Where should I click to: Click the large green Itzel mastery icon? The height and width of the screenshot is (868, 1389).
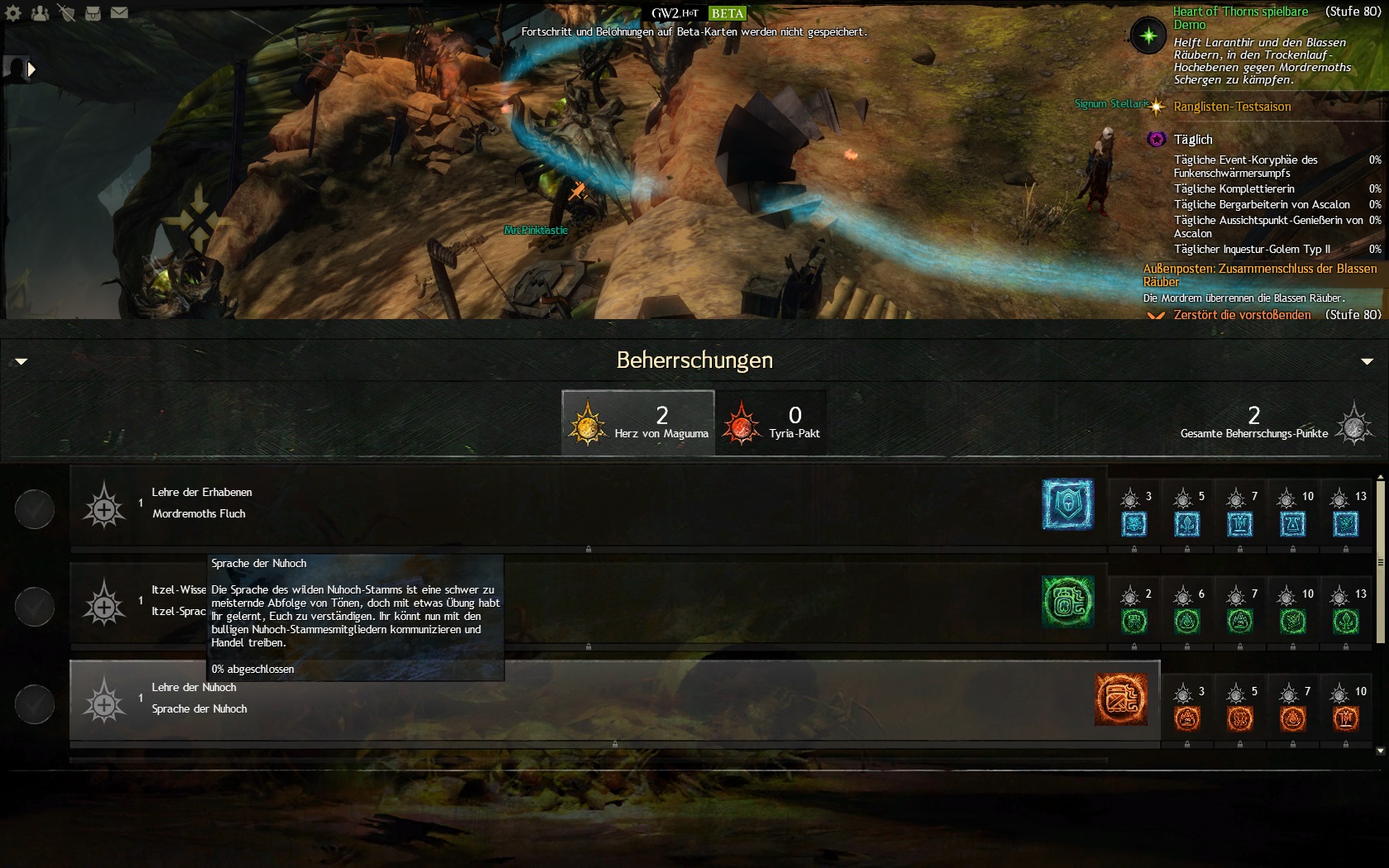pos(1067,601)
